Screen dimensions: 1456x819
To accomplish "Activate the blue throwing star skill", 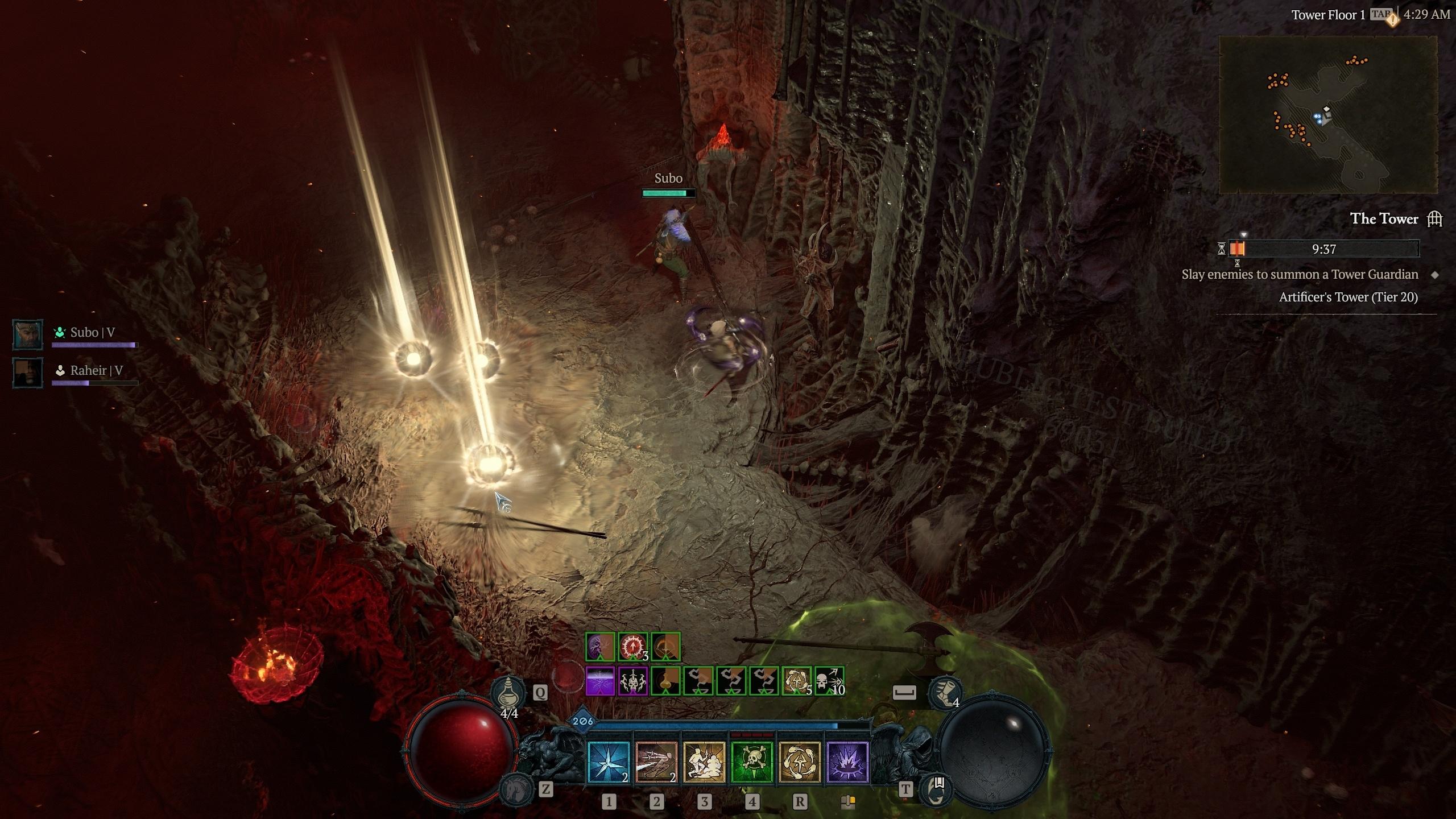I will coord(609,762).
